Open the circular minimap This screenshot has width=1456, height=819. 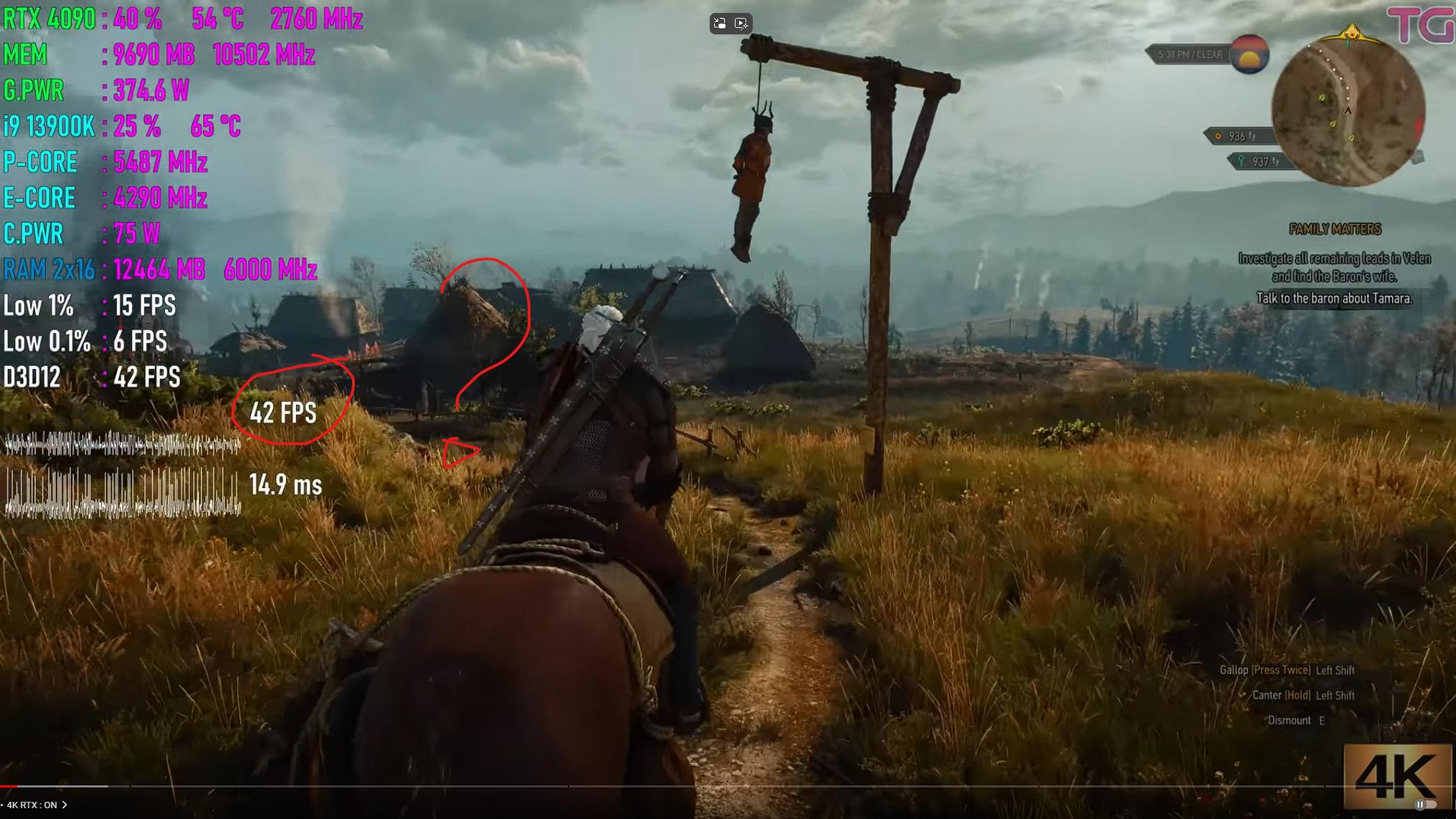click(1348, 111)
